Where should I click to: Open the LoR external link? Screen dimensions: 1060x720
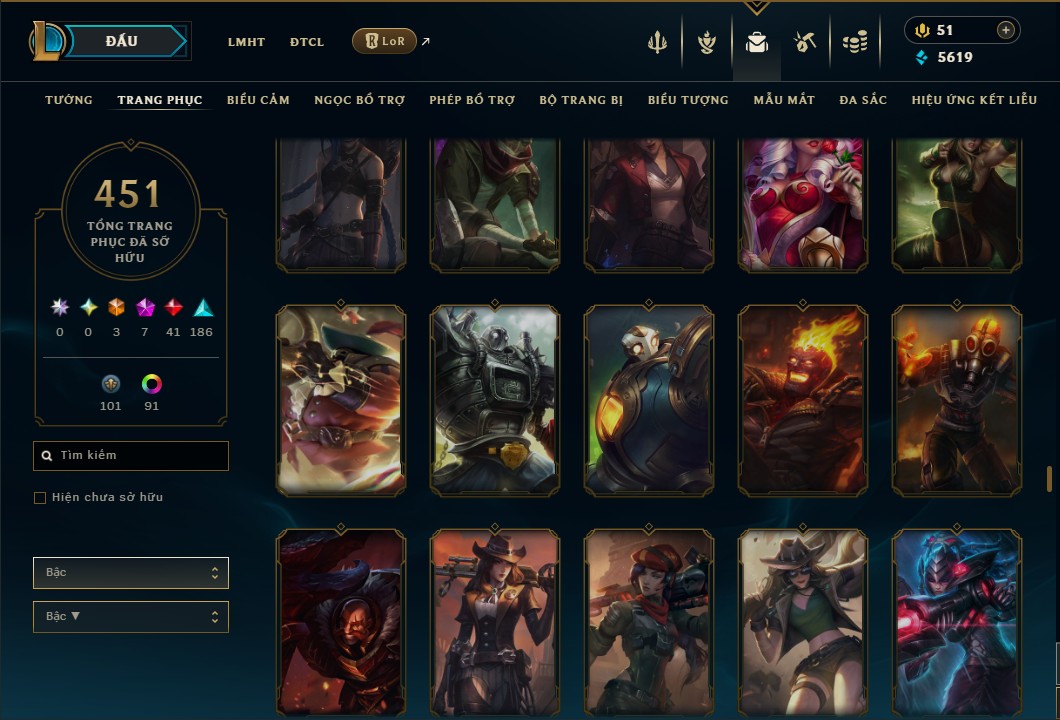(x=385, y=41)
